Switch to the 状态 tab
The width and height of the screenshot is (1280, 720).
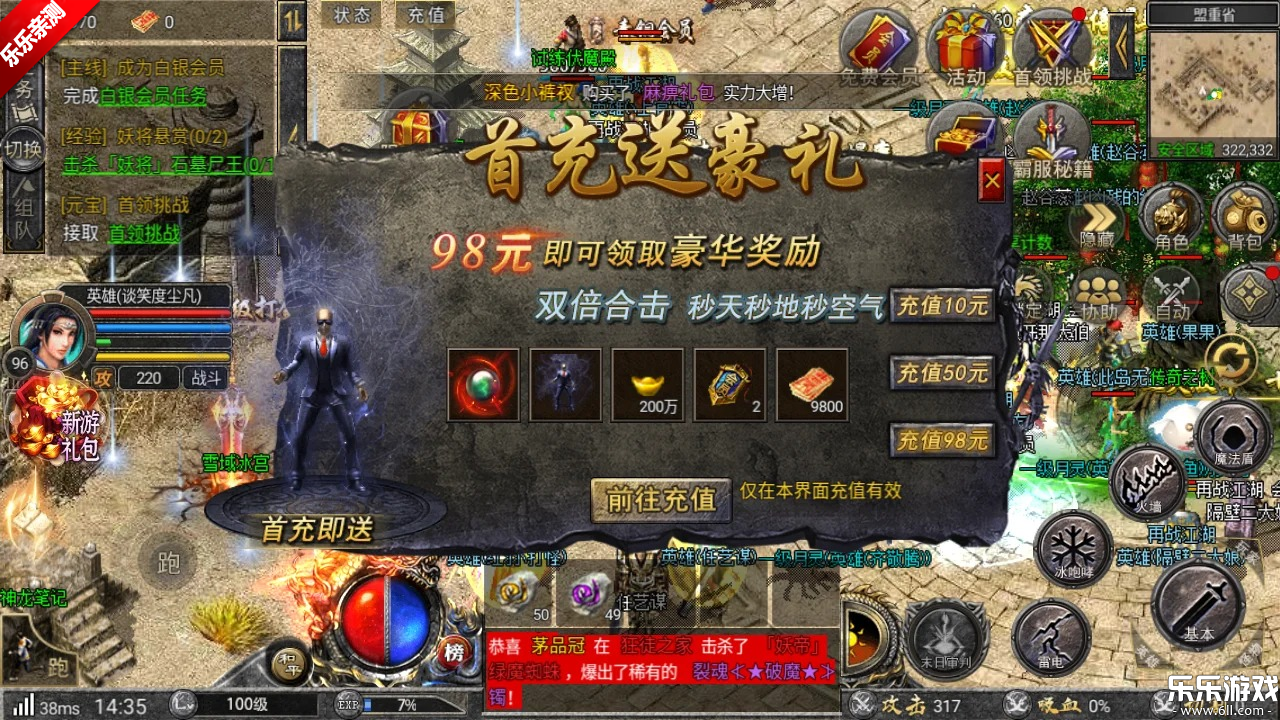click(351, 15)
